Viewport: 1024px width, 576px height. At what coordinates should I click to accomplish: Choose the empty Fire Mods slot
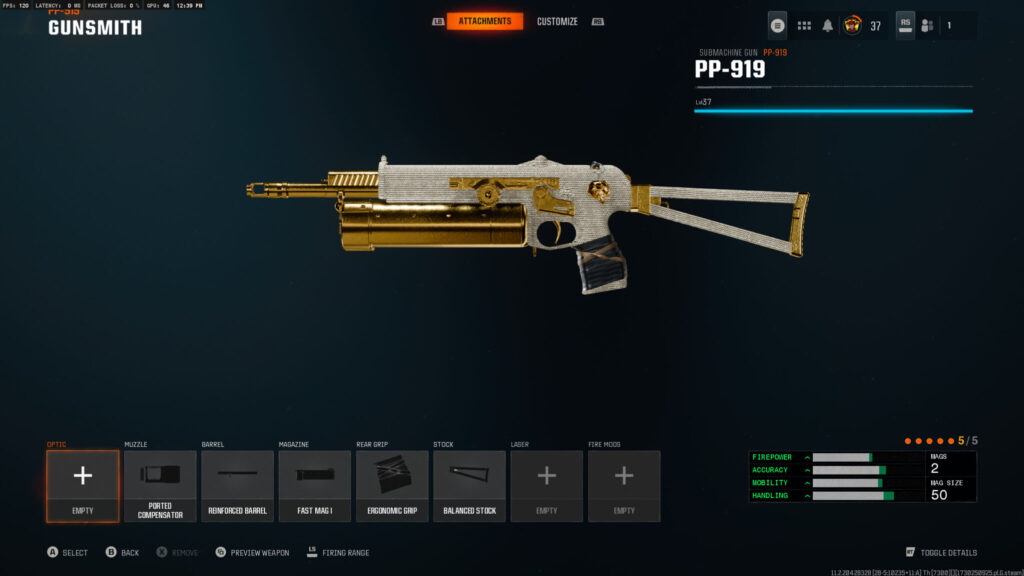coord(624,486)
